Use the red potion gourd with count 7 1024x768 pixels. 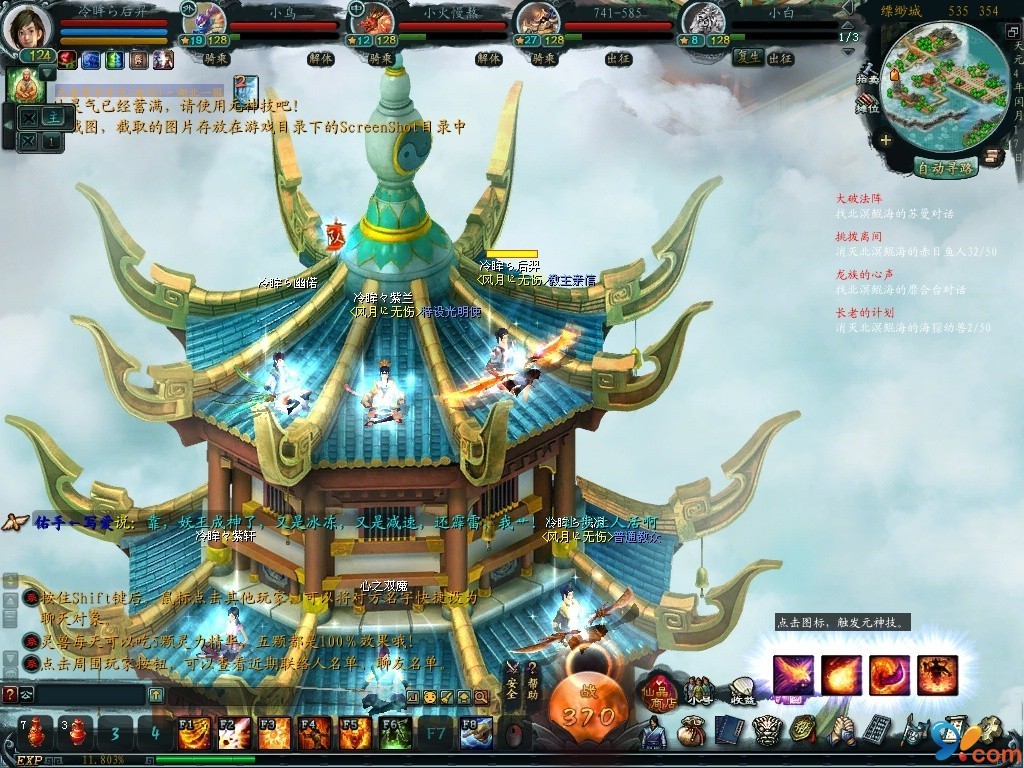pos(34,733)
